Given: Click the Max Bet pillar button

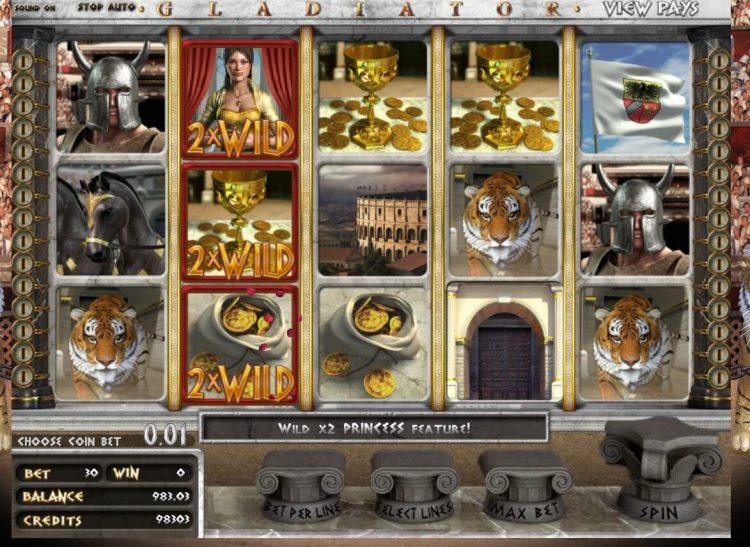Looking at the screenshot, I should (x=524, y=487).
